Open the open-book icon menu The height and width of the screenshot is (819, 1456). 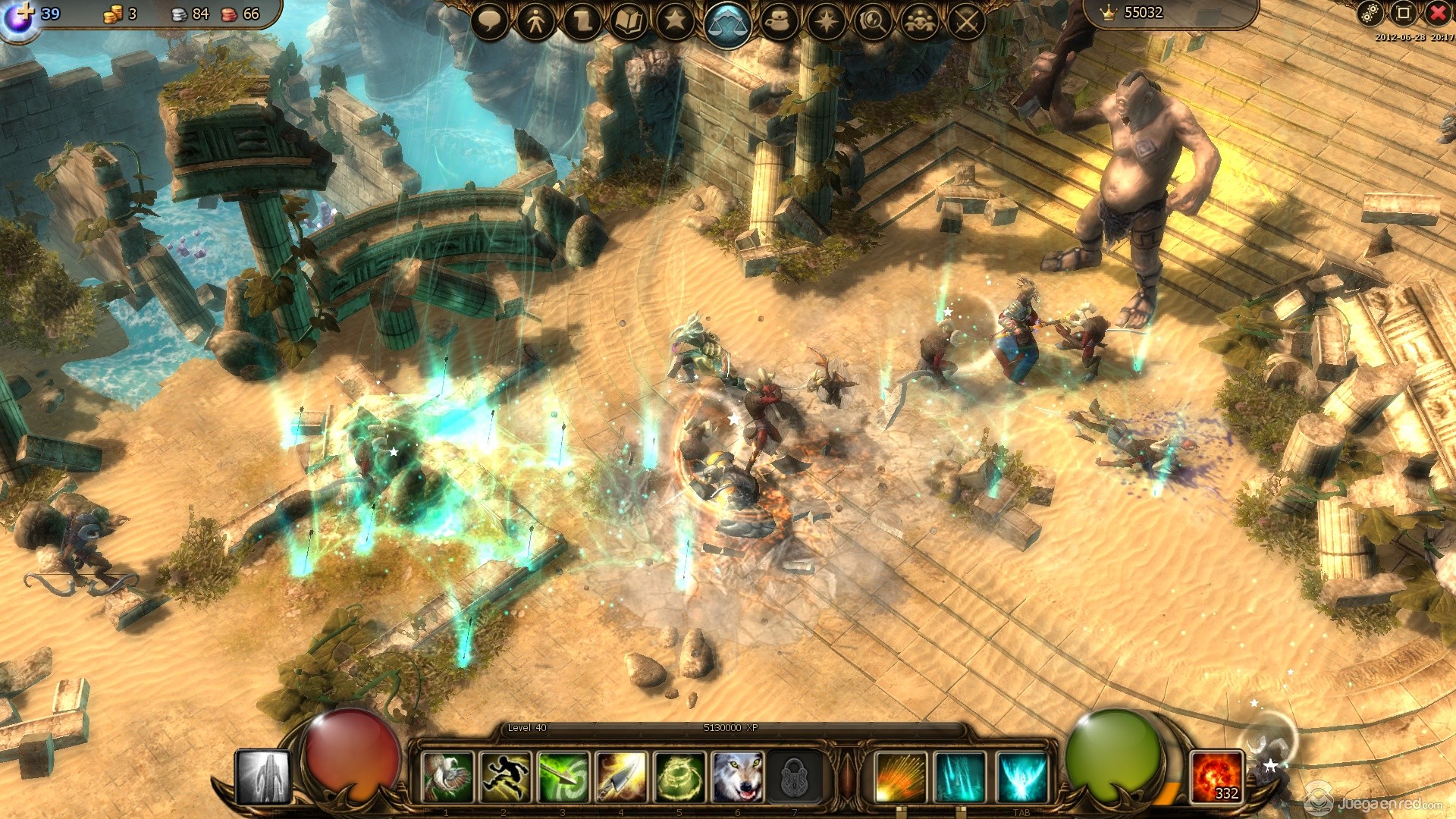click(x=629, y=23)
